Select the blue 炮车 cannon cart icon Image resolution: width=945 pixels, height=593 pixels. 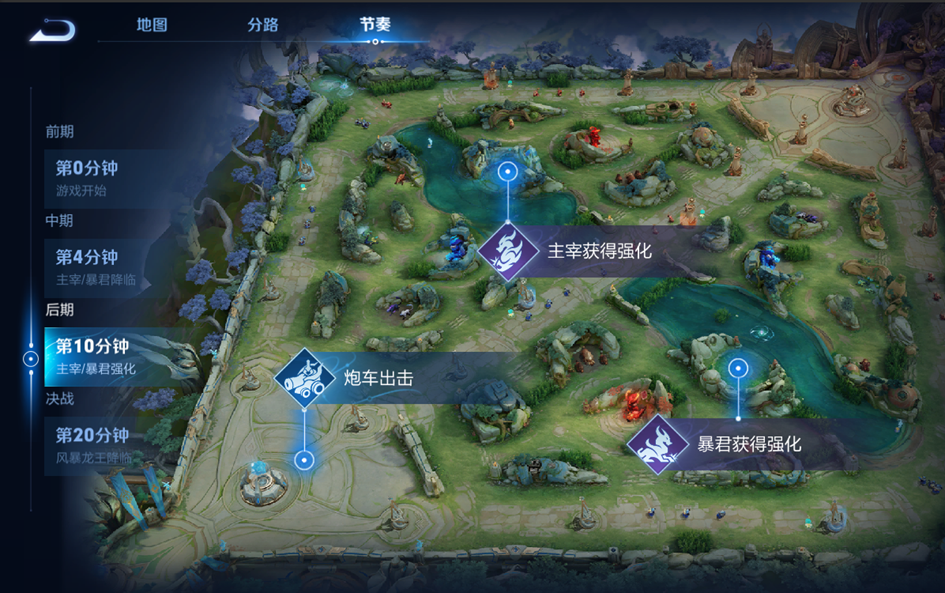304,378
